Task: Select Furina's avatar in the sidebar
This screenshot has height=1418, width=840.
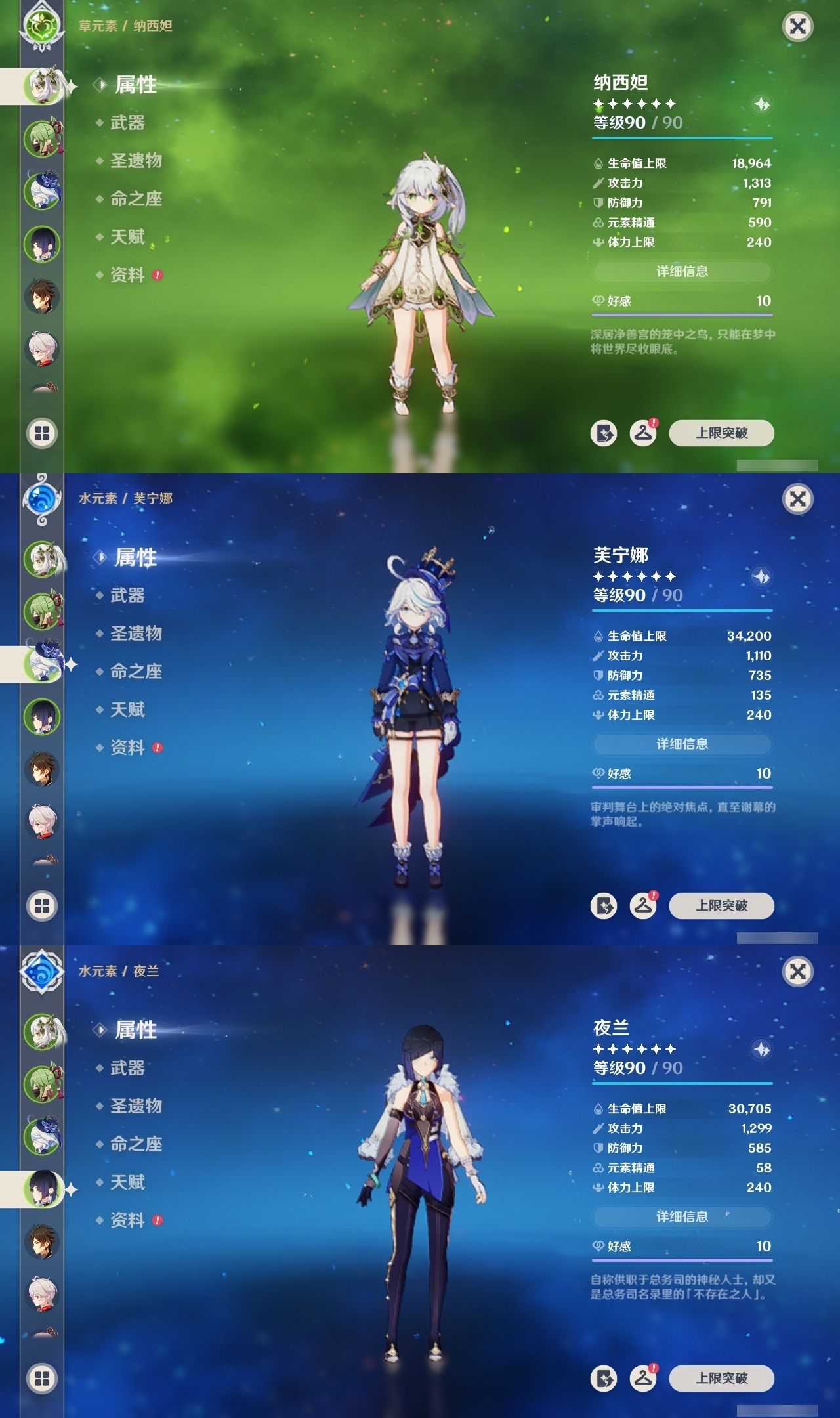Action: click(43, 663)
